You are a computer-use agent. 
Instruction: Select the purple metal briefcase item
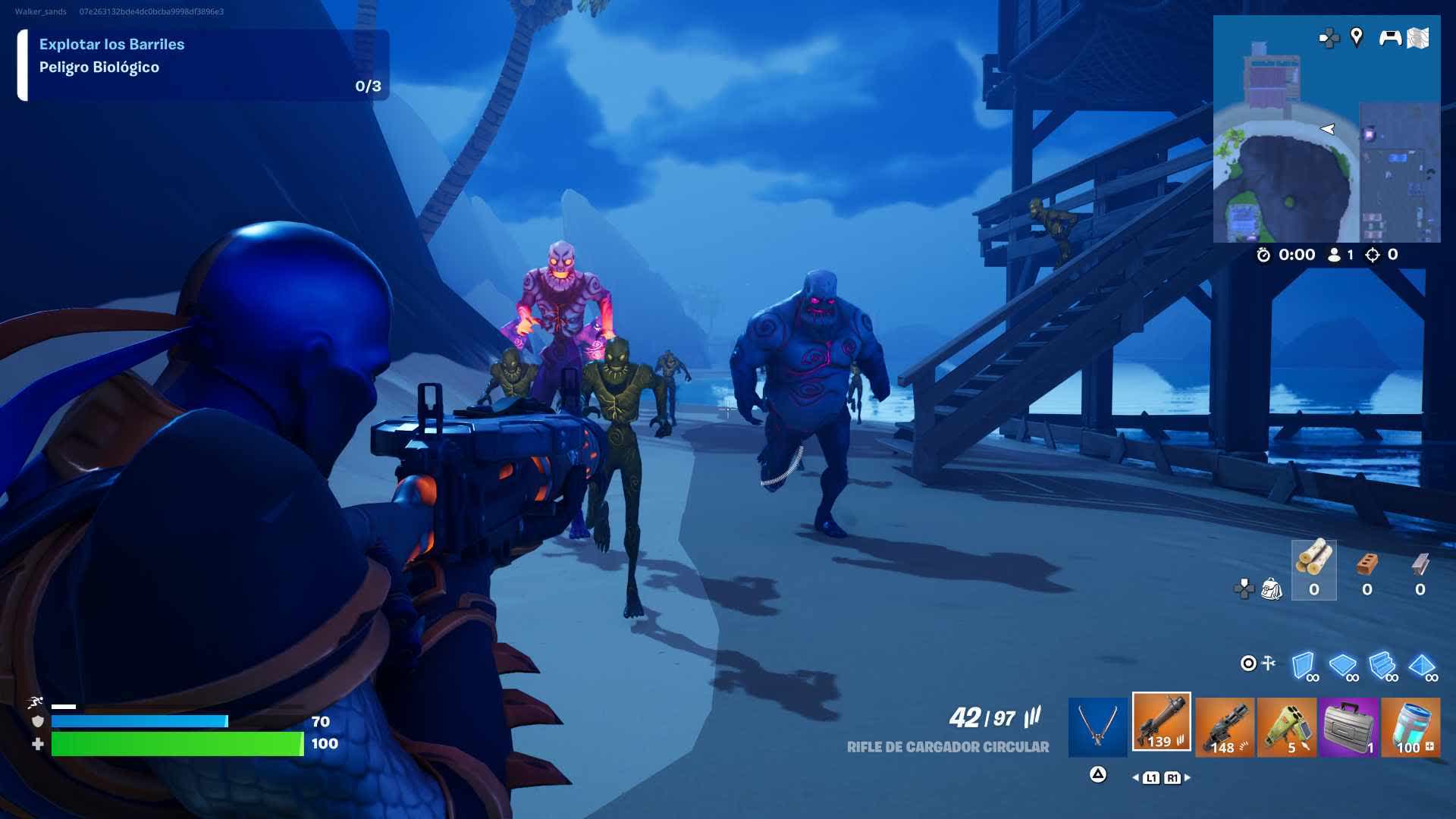pyautogui.click(x=1348, y=728)
